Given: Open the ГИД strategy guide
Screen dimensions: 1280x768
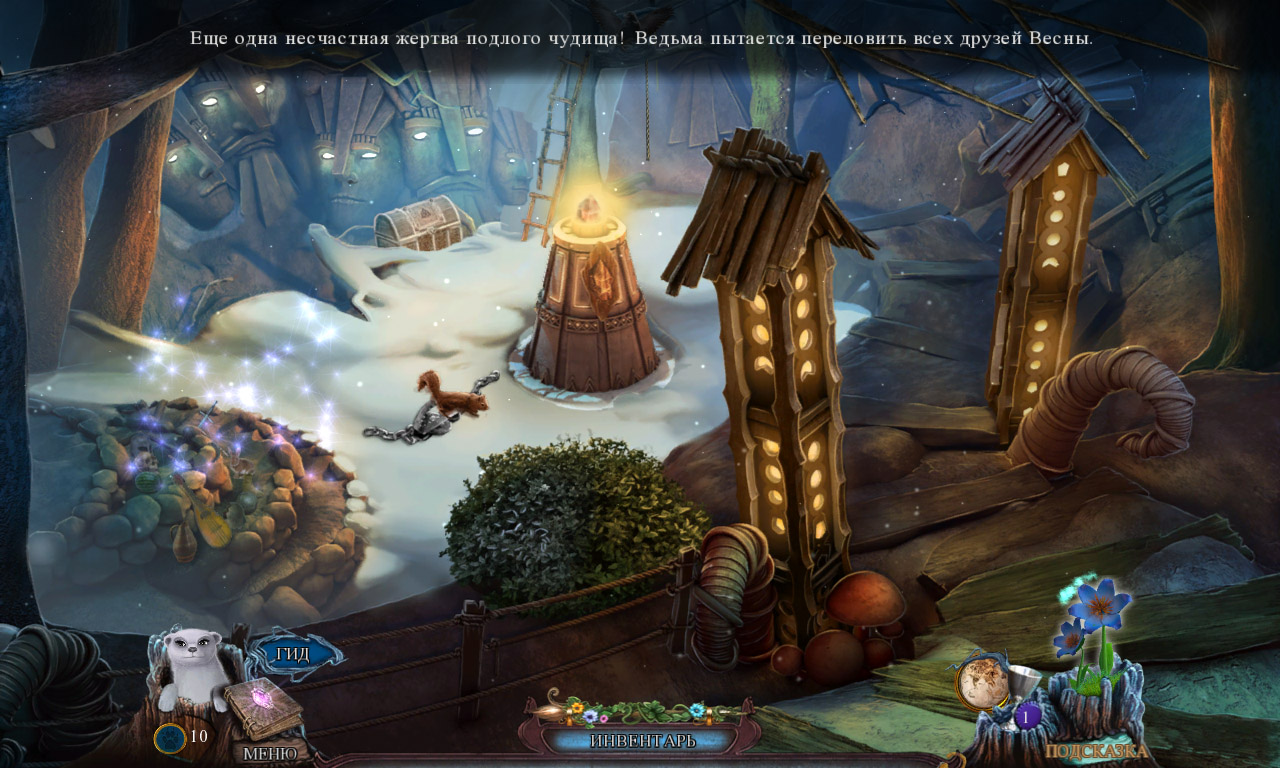Looking at the screenshot, I should tap(293, 654).
